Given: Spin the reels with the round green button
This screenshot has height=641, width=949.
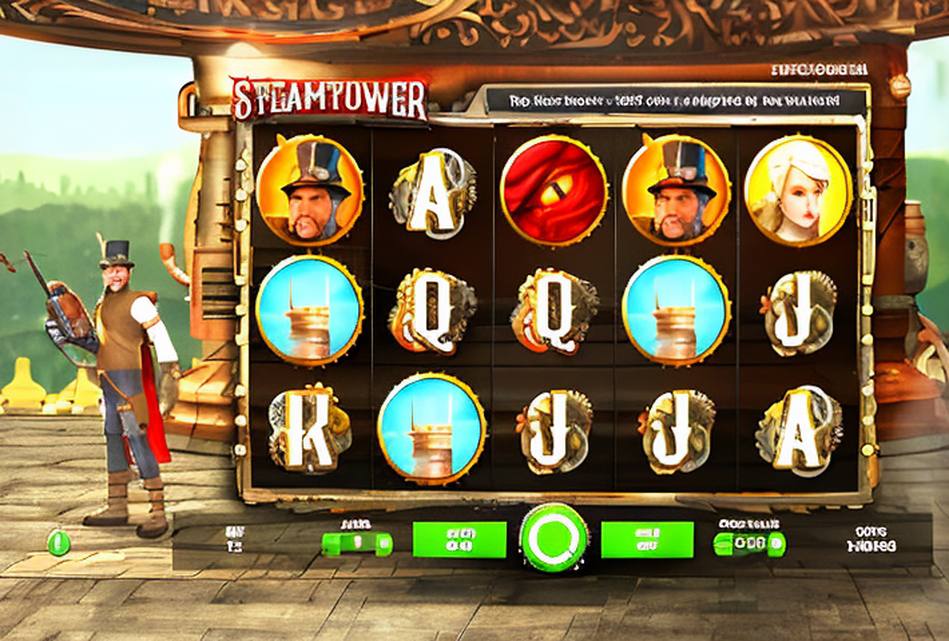Looking at the screenshot, I should point(553,538).
